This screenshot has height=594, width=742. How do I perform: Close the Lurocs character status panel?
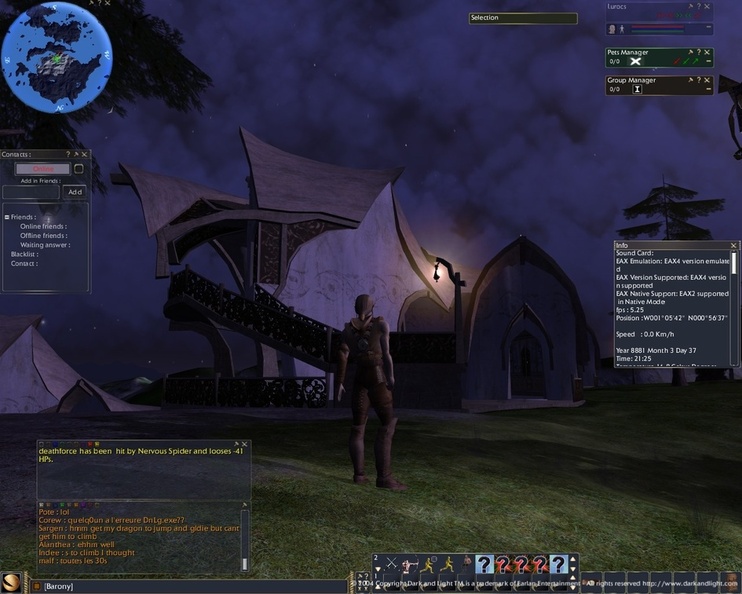[709, 7]
